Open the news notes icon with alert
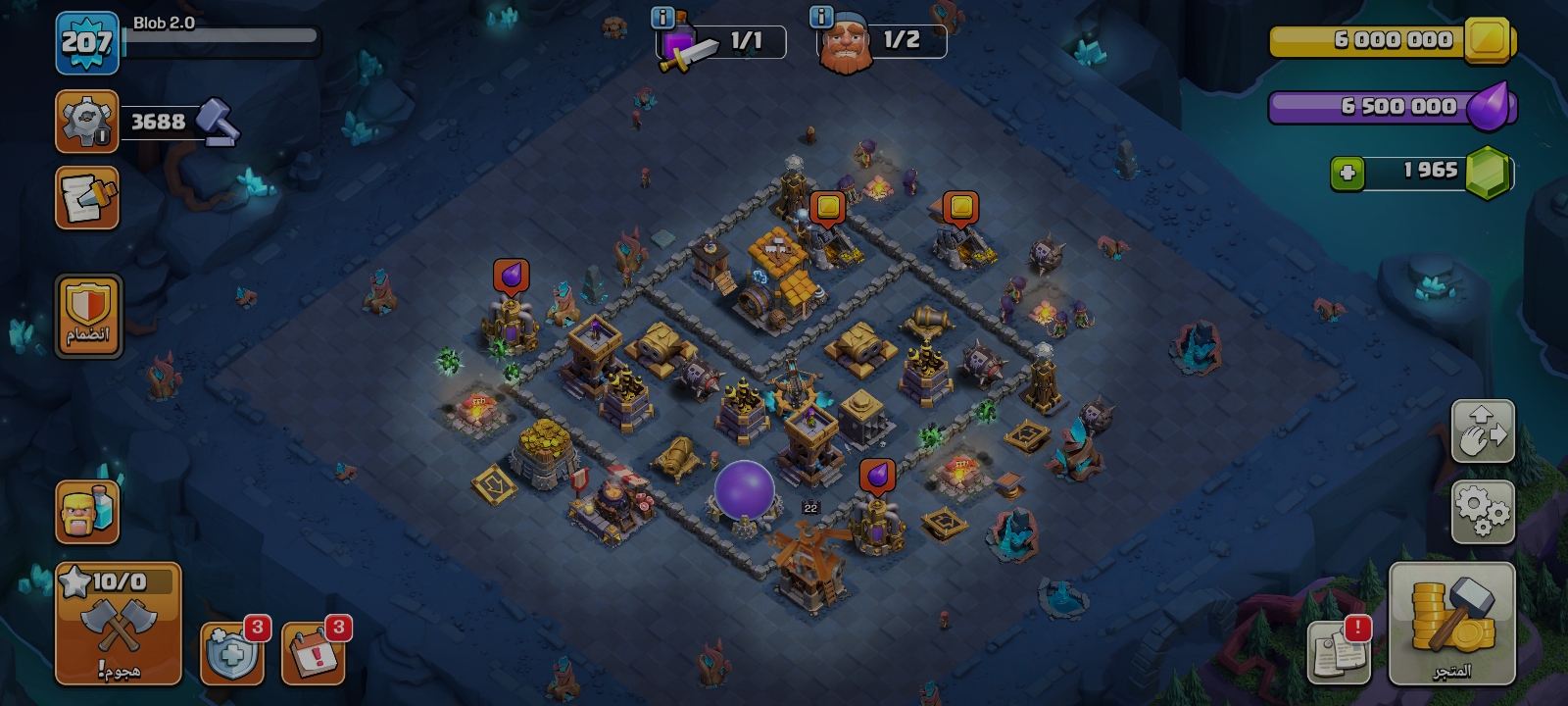 coord(1339,651)
